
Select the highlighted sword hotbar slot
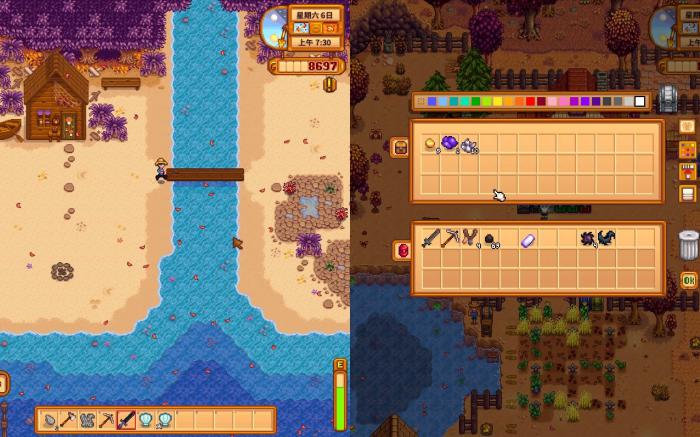[x=126, y=420]
